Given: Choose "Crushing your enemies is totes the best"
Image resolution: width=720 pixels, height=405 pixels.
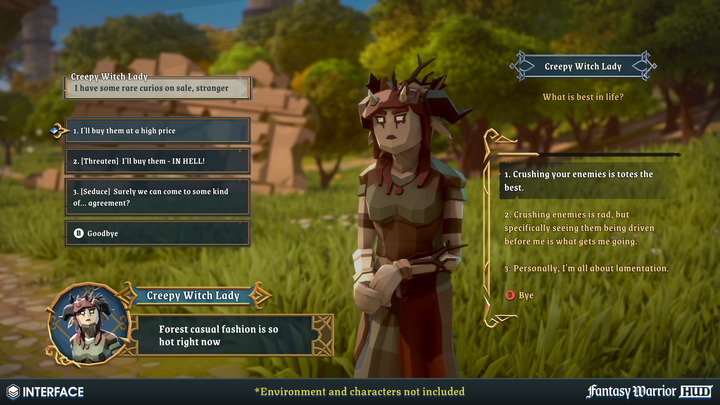Looking at the screenshot, I should point(578,180).
